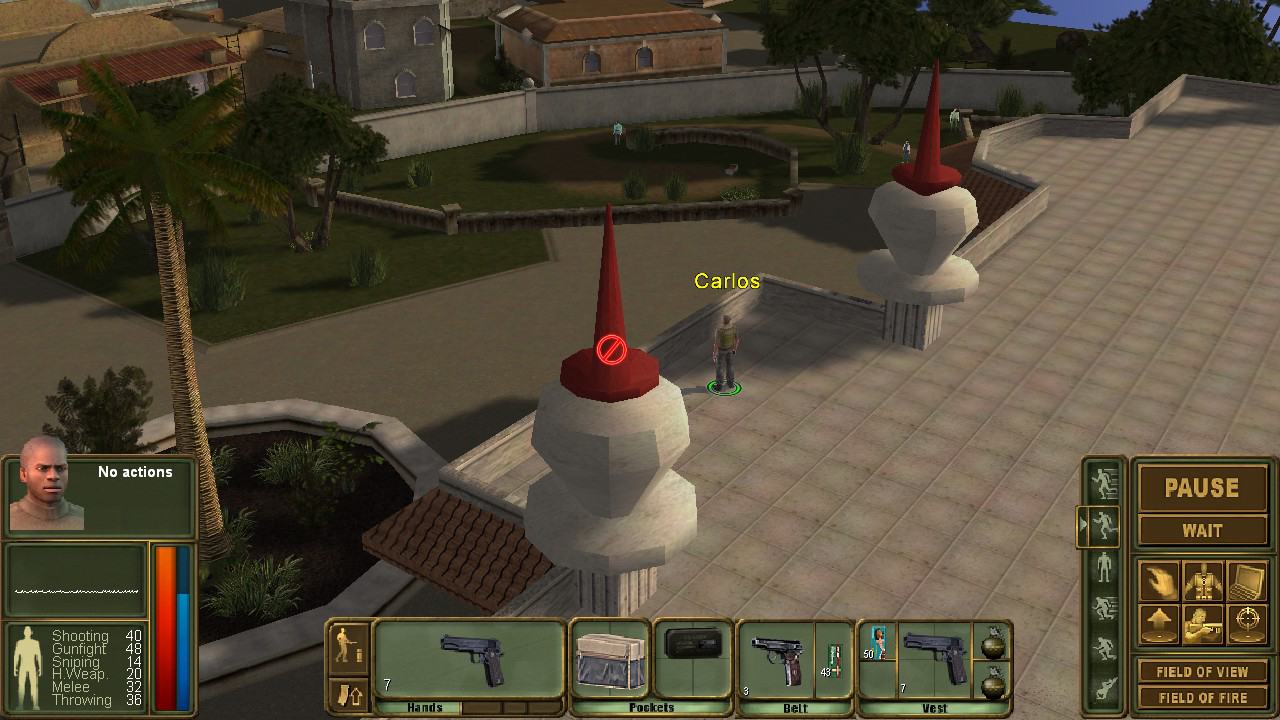
Task: Click the soldier firing mode icon
Action: pyautogui.click(x=349, y=643)
